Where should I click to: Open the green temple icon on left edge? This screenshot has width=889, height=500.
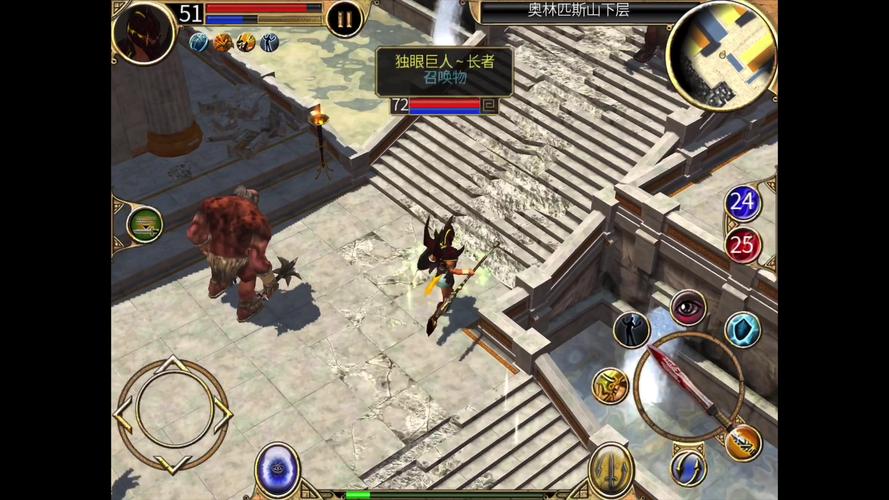pyautogui.click(x=145, y=224)
